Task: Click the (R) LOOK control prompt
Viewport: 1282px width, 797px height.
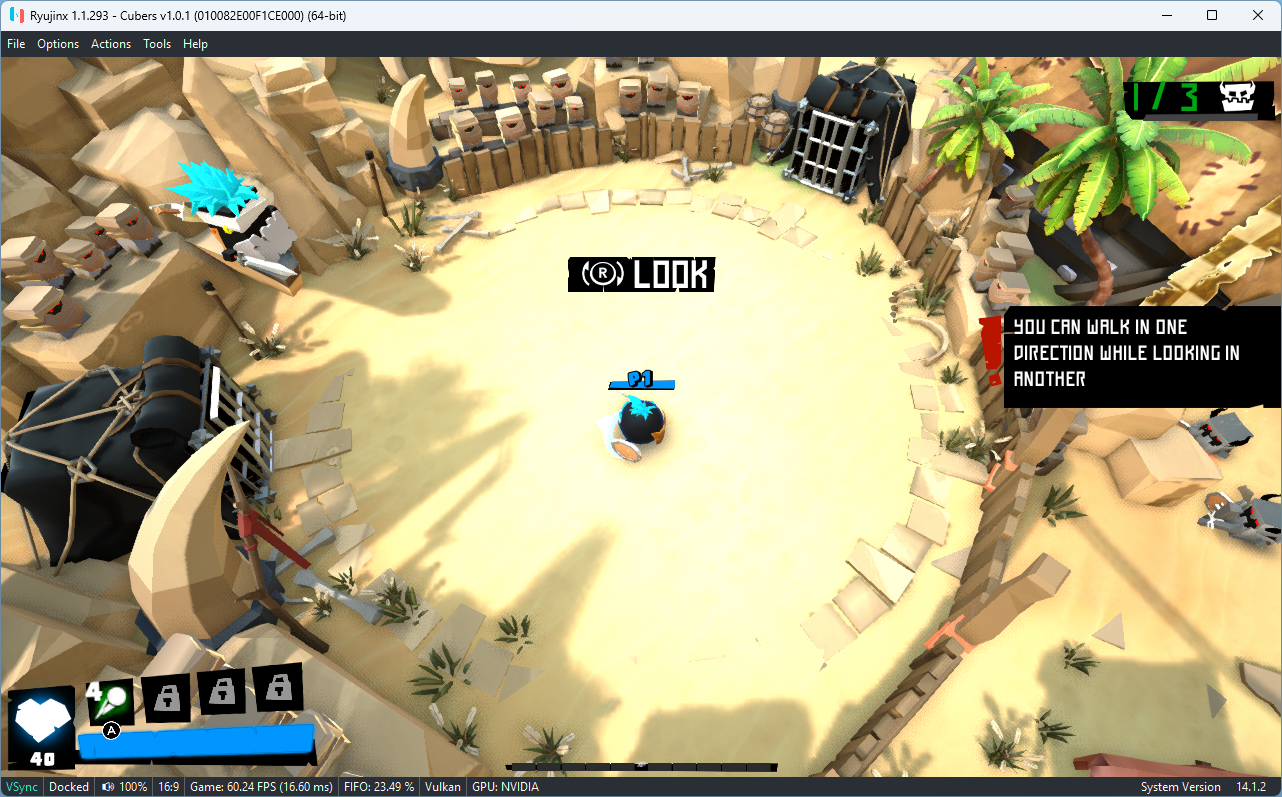Action: pos(641,275)
